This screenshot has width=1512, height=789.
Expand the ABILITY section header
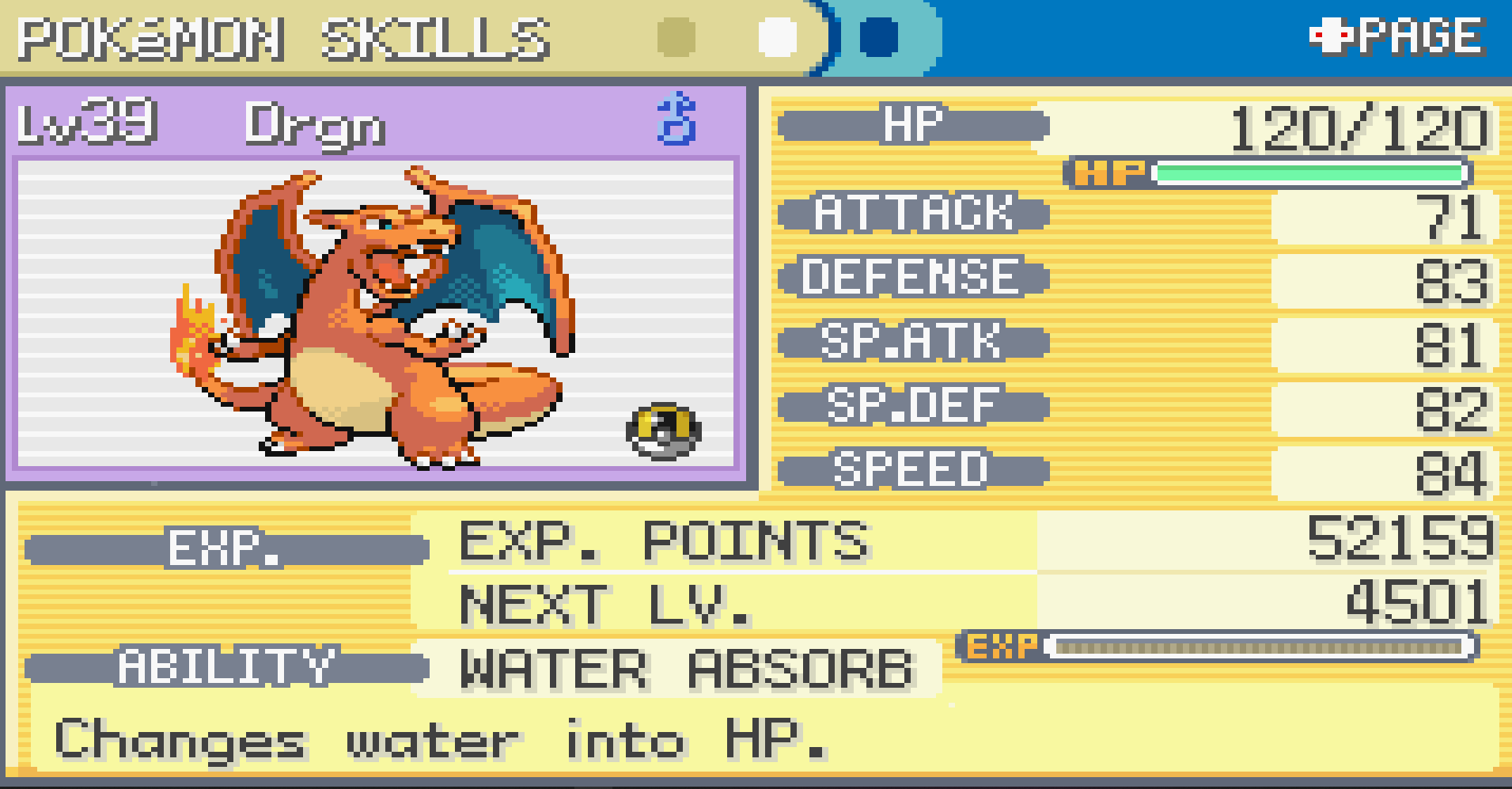point(226,666)
